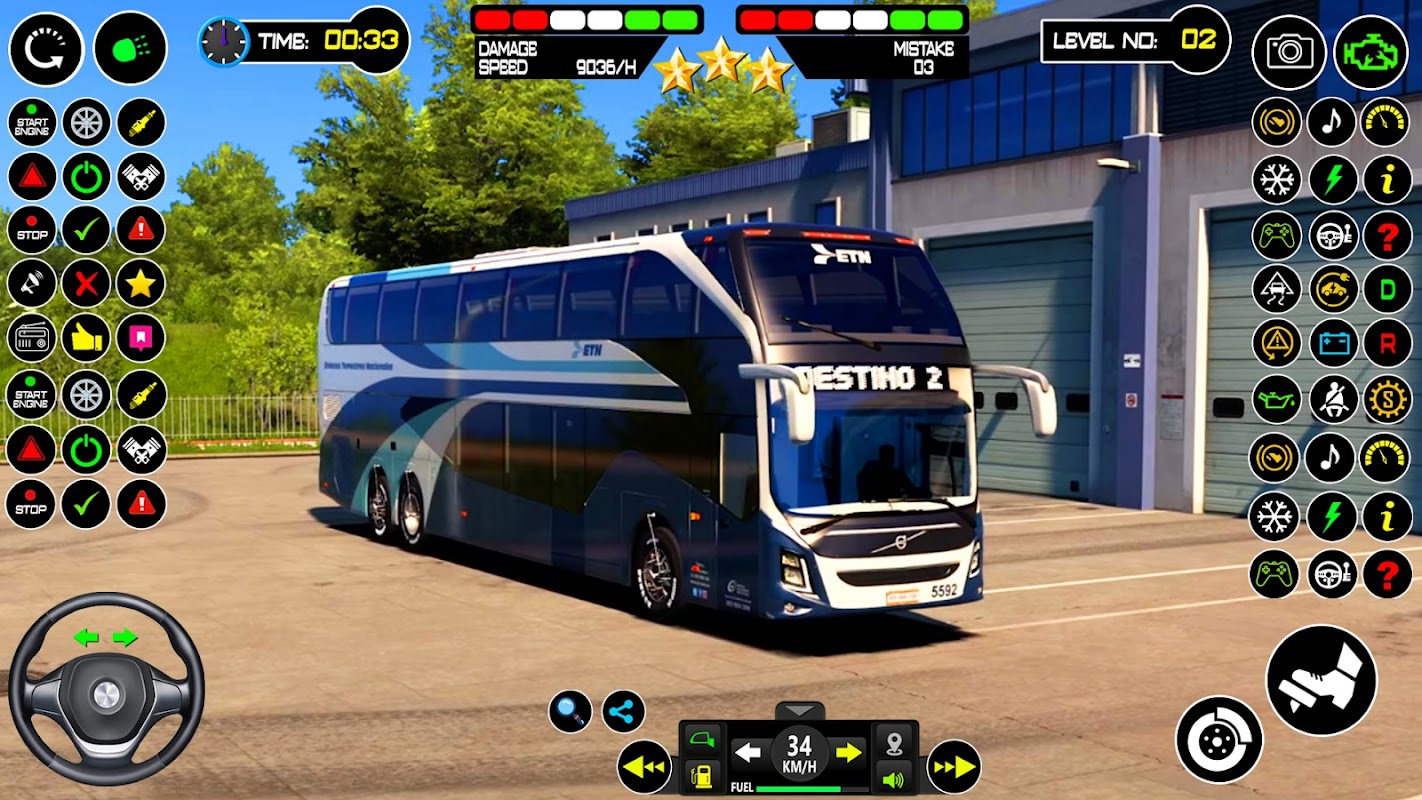Open the blue share button
1422x800 pixels.
(x=624, y=712)
